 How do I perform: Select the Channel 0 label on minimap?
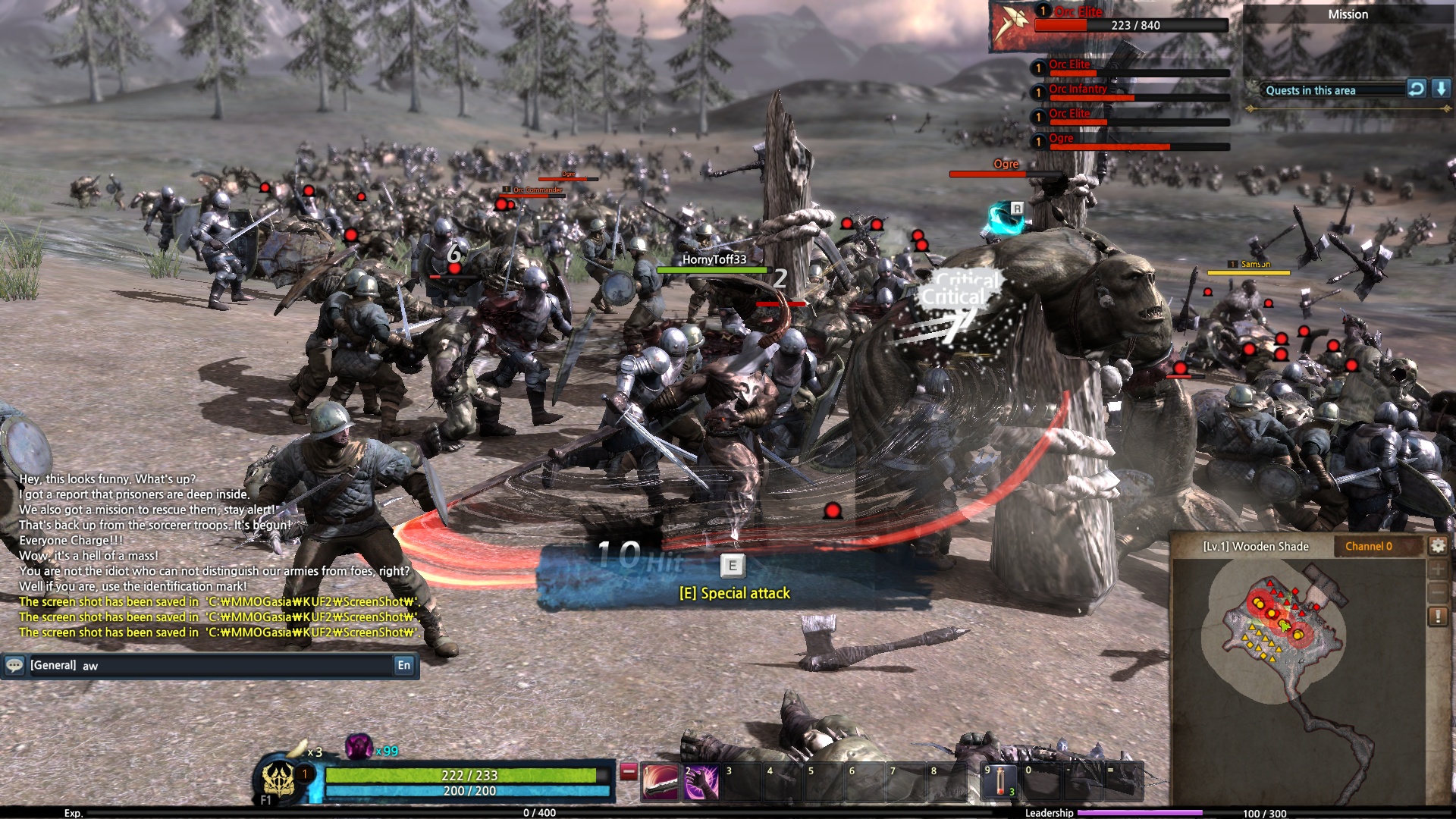tap(1368, 545)
